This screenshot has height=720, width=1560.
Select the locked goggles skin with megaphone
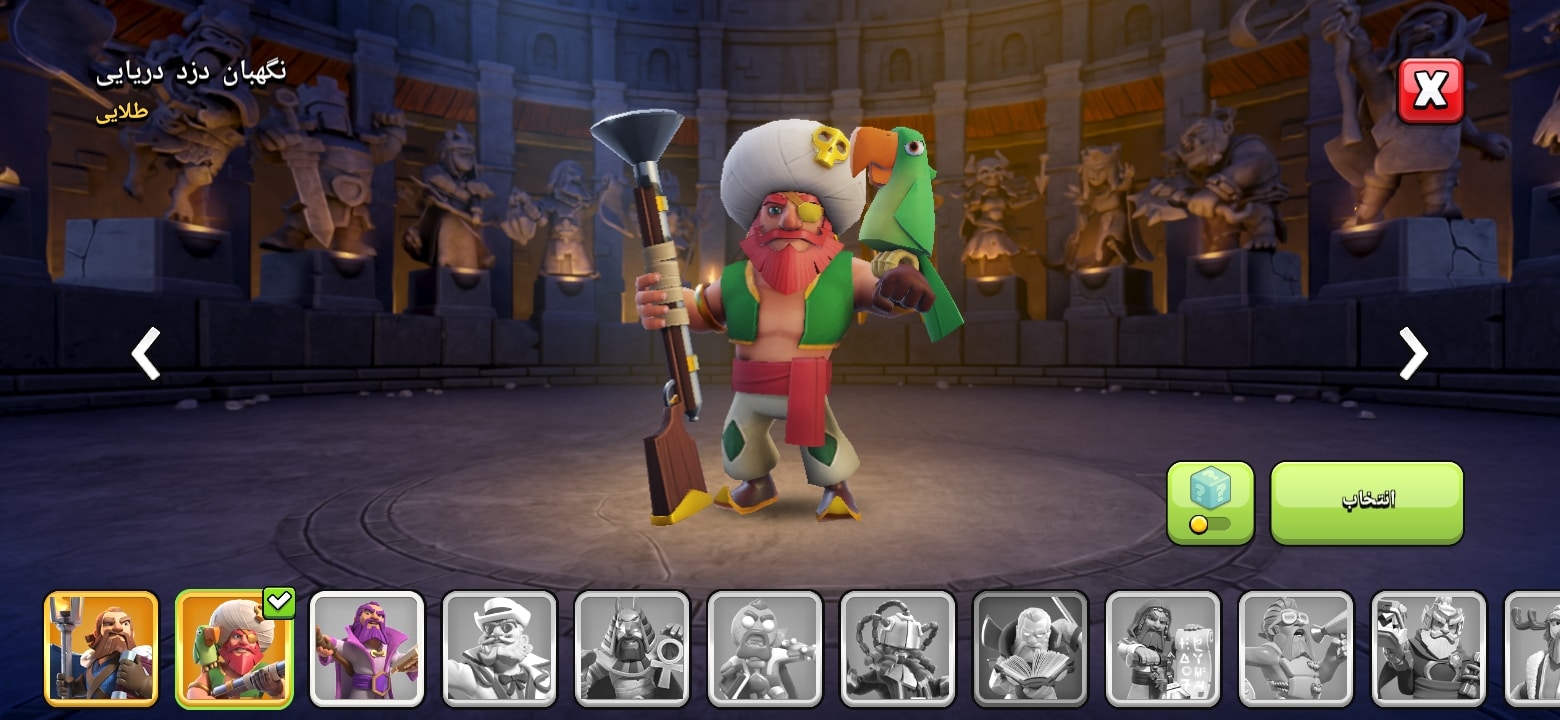click(x=1296, y=648)
